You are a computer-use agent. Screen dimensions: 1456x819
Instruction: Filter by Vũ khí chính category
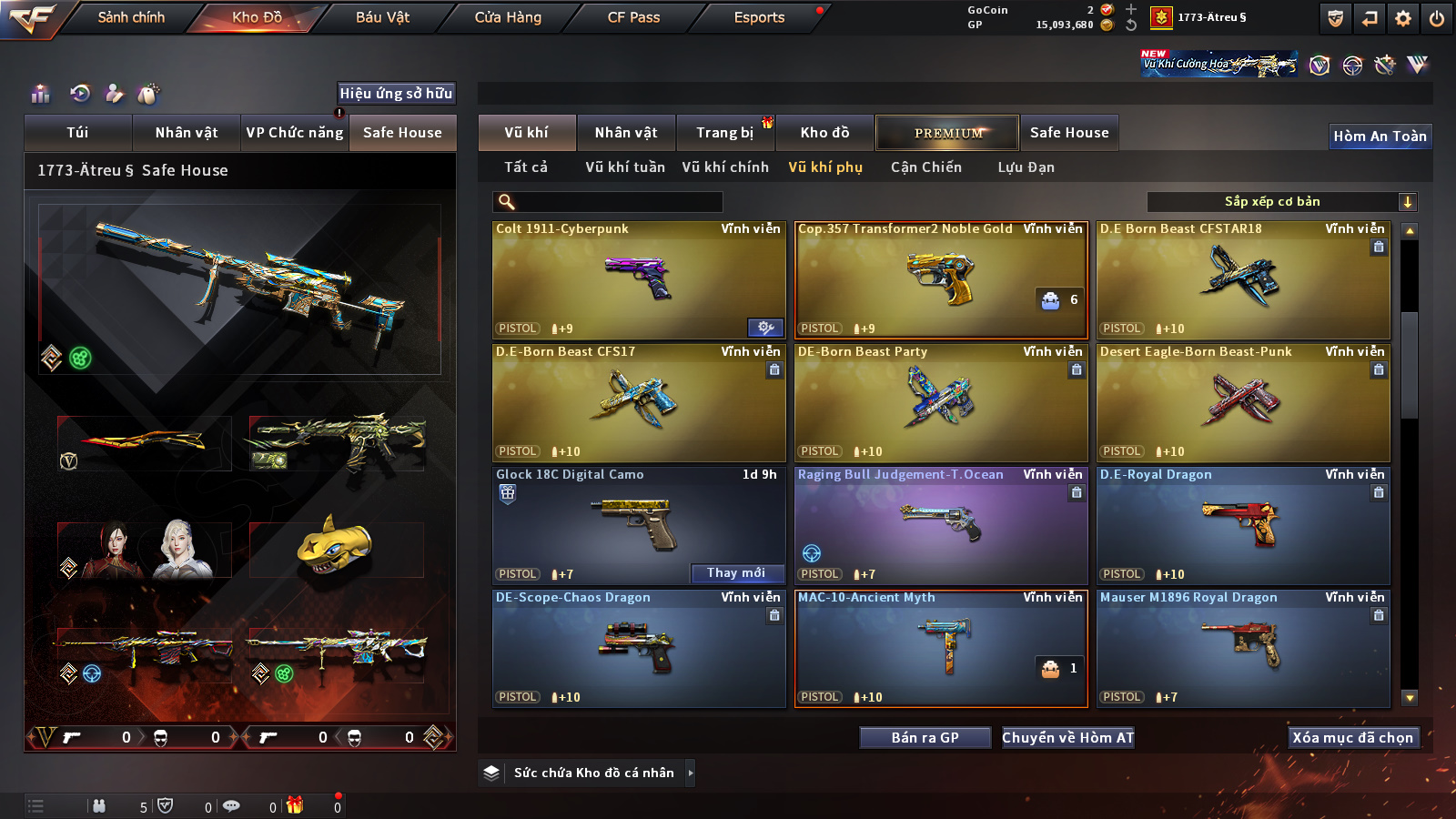click(725, 167)
